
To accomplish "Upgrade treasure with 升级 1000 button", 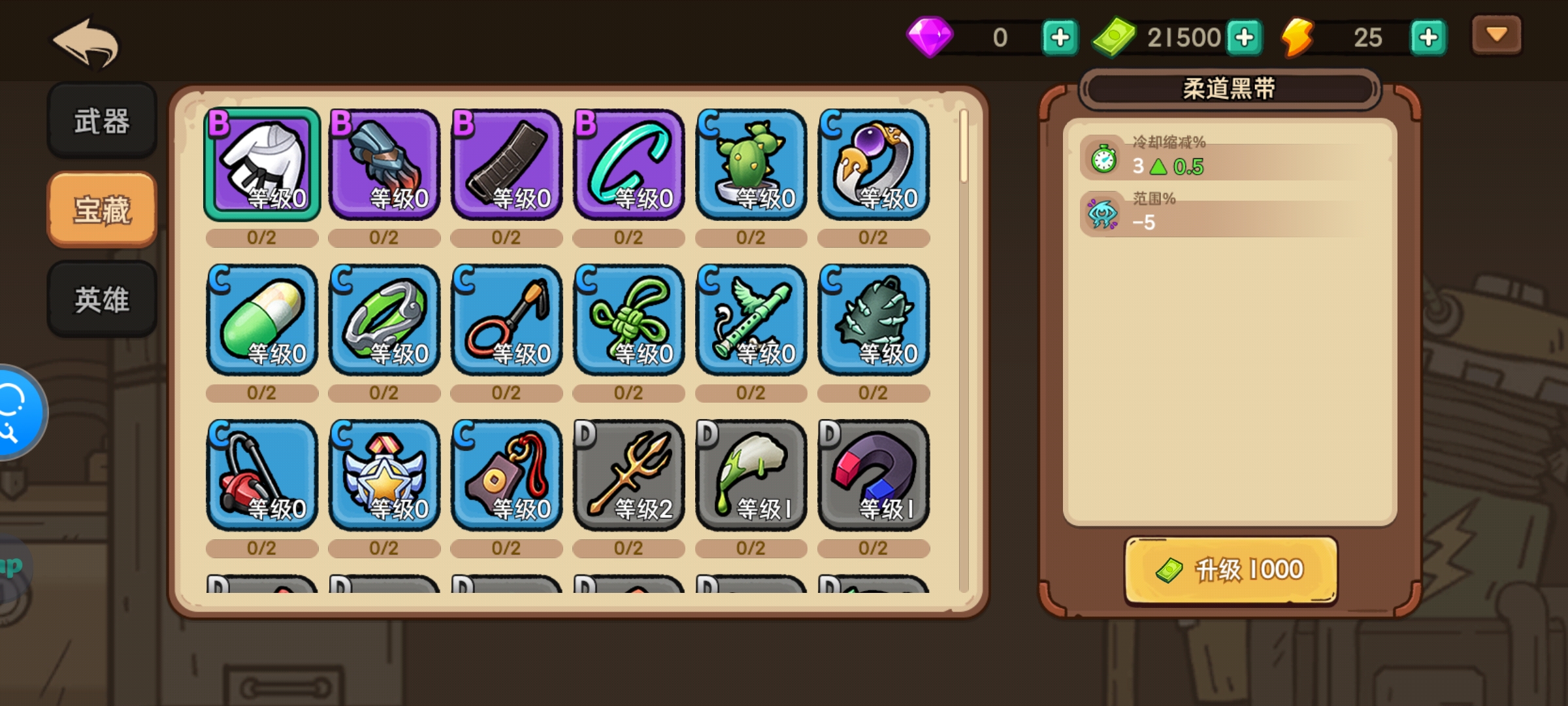I will (1230, 570).
